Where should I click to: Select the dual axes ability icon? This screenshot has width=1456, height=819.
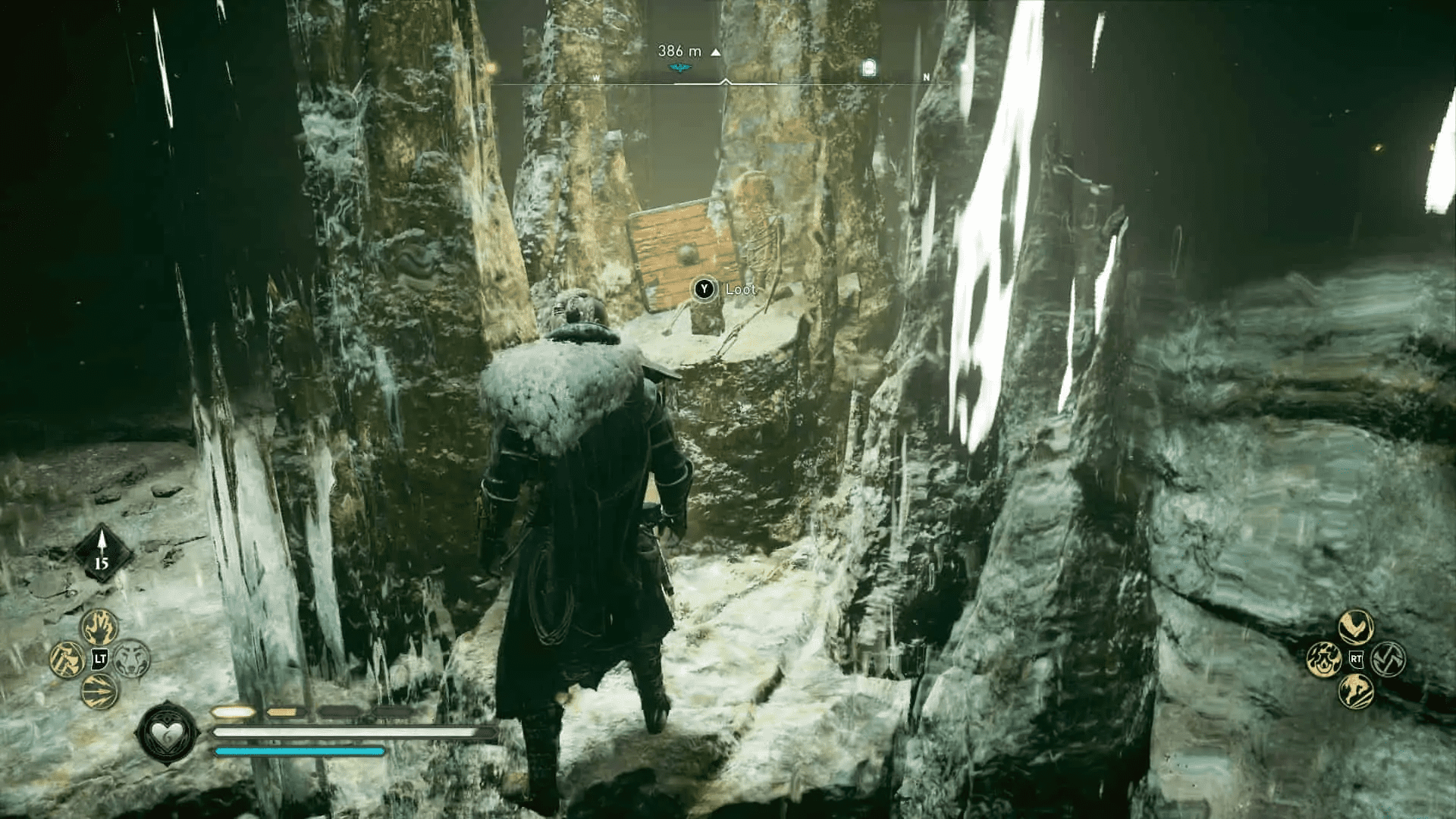pyautogui.click(x=67, y=661)
